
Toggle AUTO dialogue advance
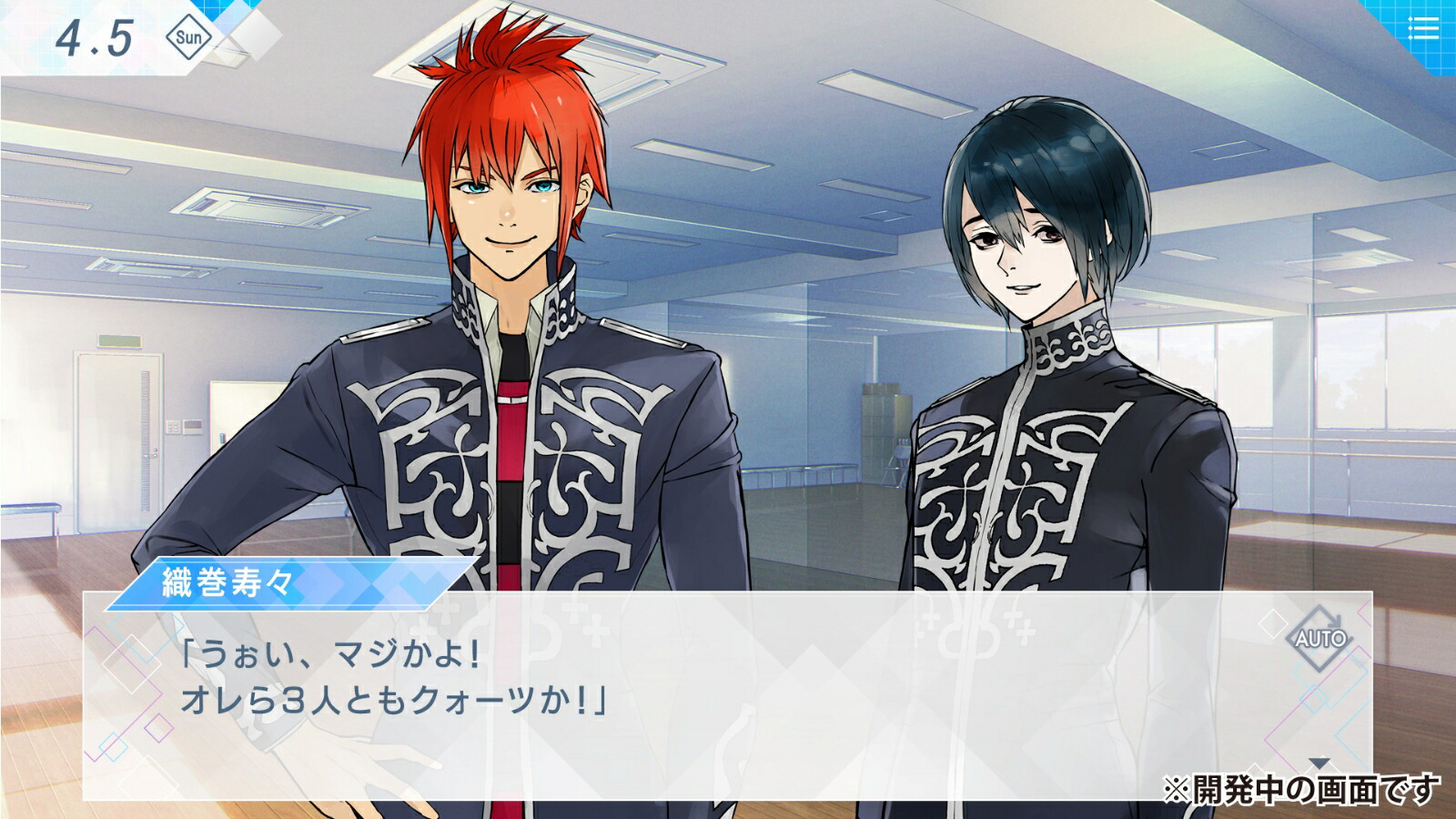pyautogui.click(x=1320, y=638)
